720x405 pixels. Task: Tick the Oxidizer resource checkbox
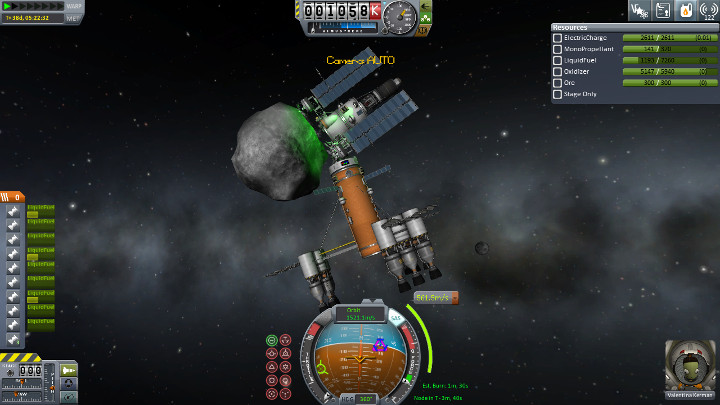557,72
